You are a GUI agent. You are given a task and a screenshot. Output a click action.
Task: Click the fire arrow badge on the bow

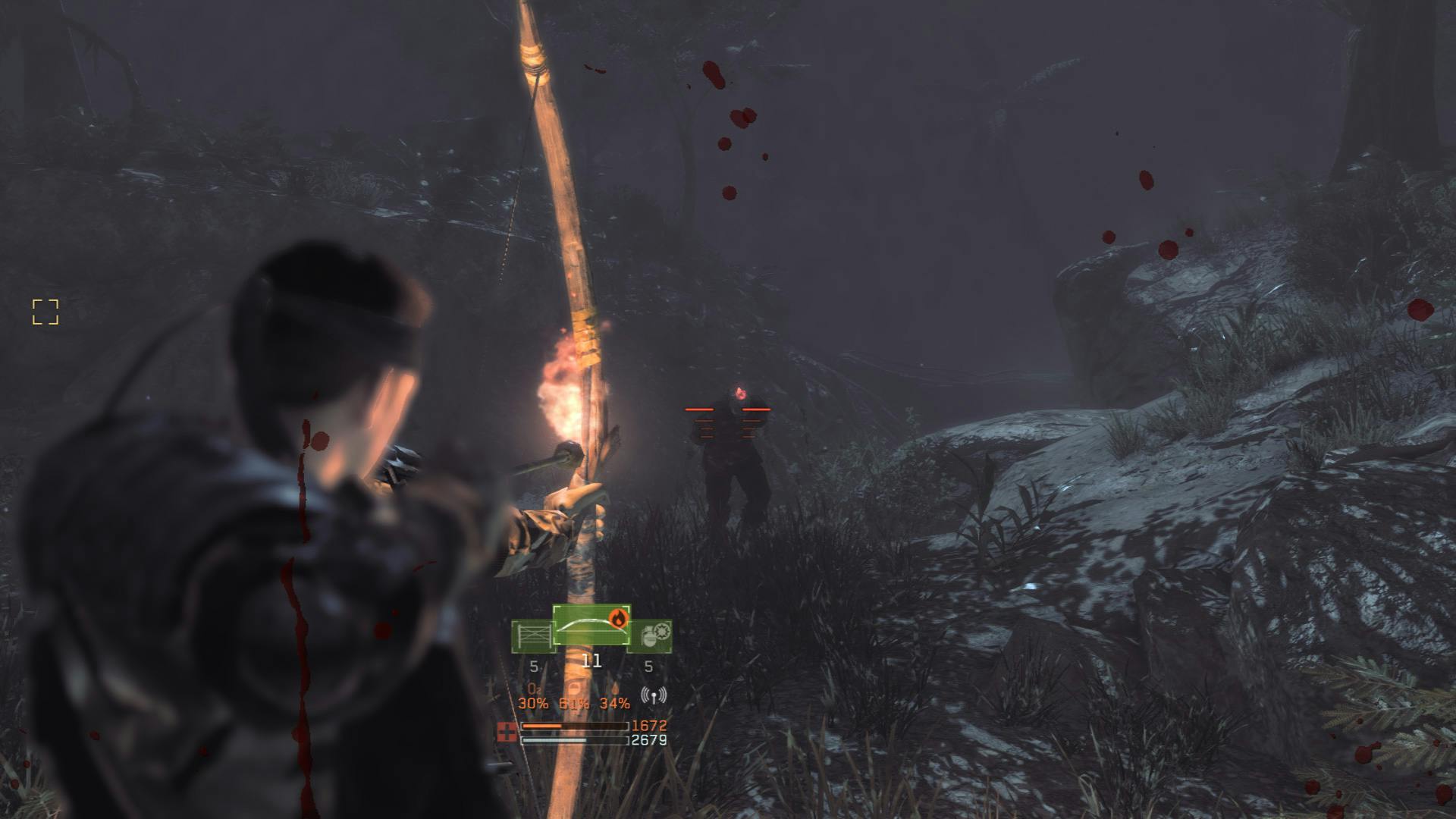pyautogui.click(x=619, y=618)
